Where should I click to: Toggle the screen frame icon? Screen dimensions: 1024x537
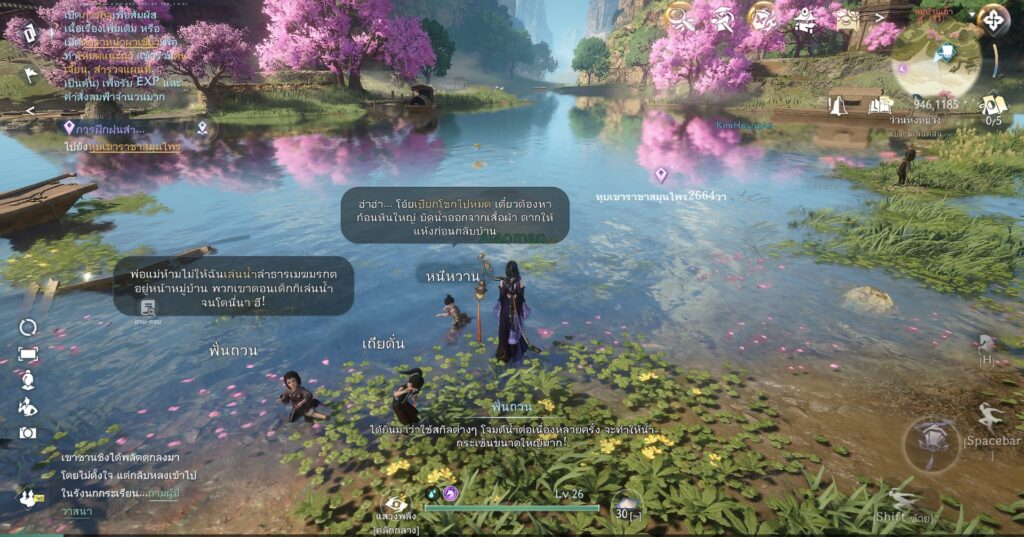click(28, 354)
